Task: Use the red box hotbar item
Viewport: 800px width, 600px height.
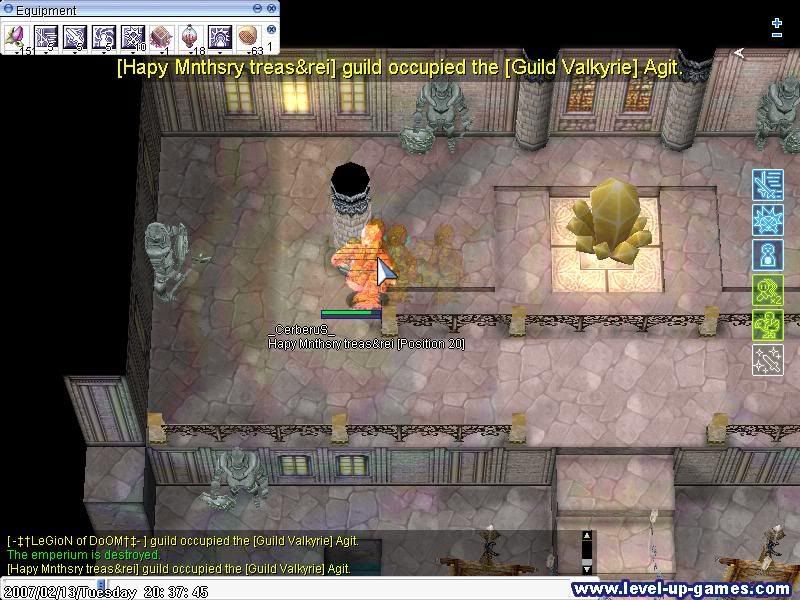Action: 161,37
